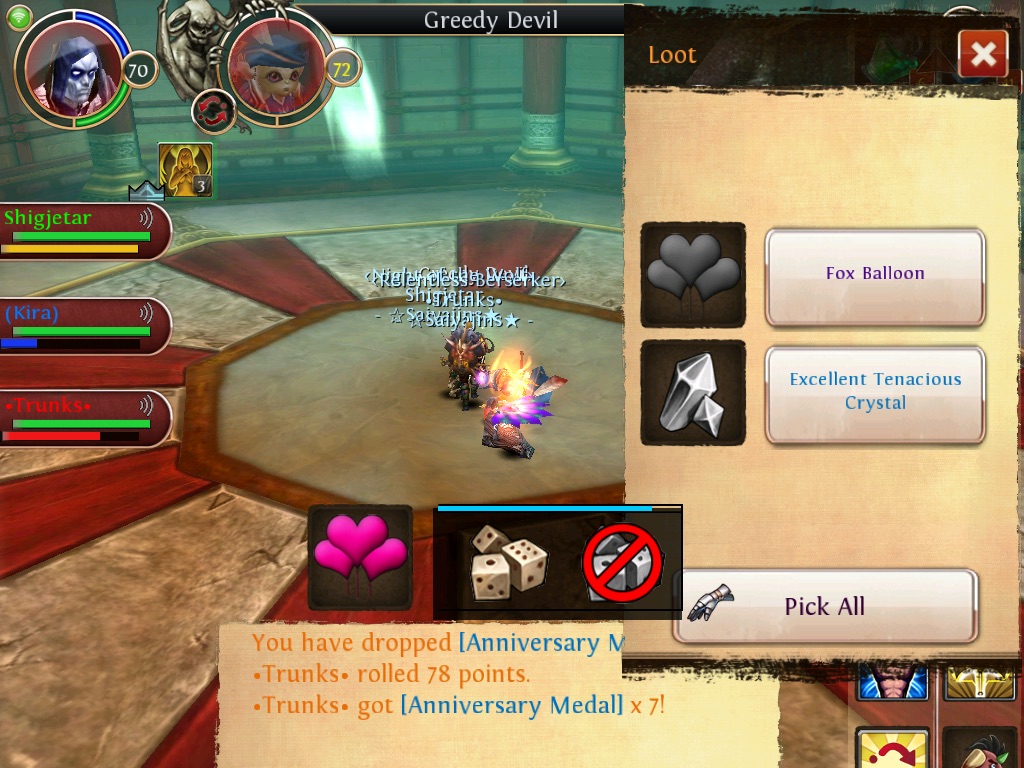Take the Excellent Tenacious Crystal
The height and width of the screenshot is (768, 1024).
pos(875,393)
